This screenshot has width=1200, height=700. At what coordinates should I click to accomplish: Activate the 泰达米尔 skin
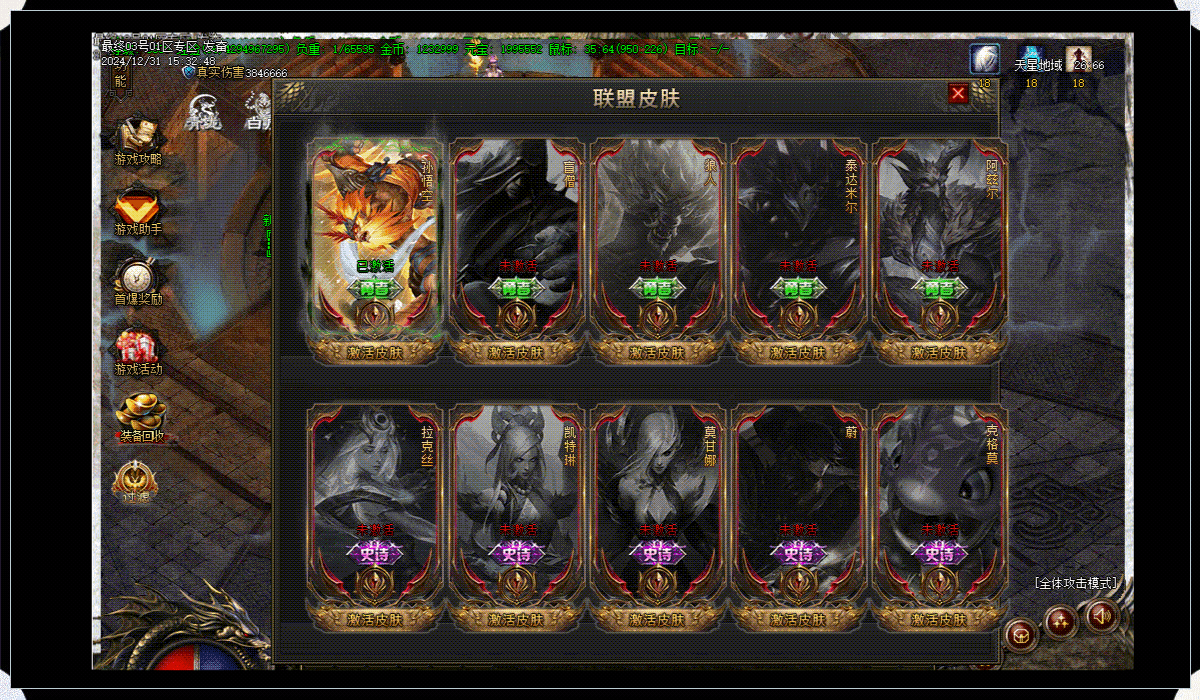[798, 352]
